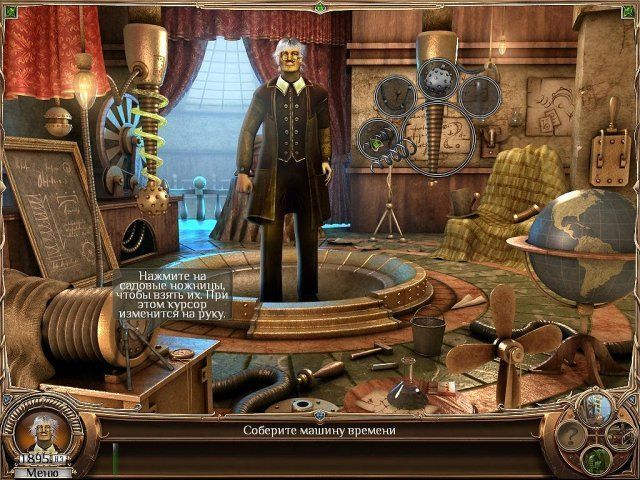Select the building picture round button
The image size is (640, 480).
pos(594,409)
